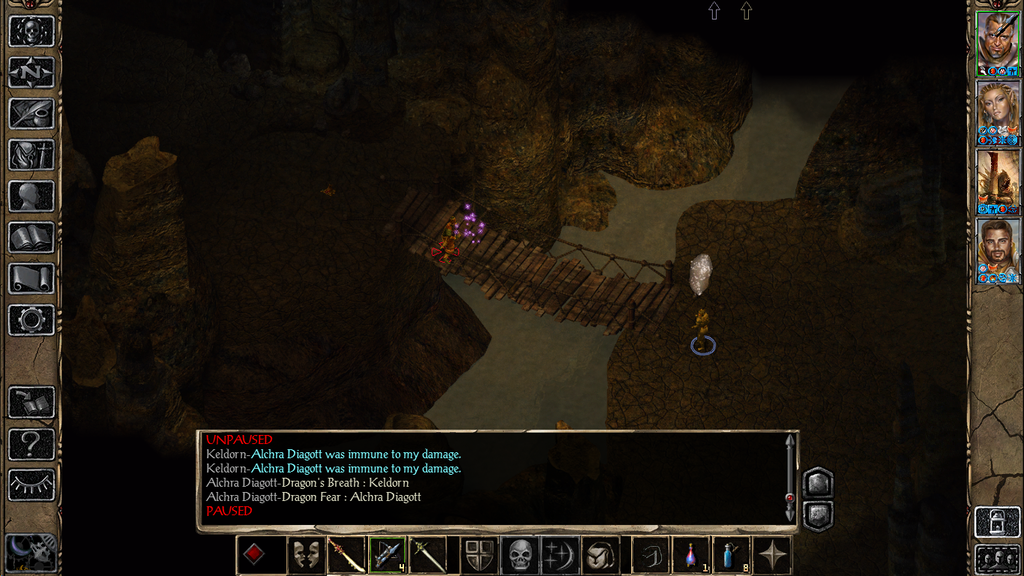
Task: Open the character record with the head icon
Action: 31,196
